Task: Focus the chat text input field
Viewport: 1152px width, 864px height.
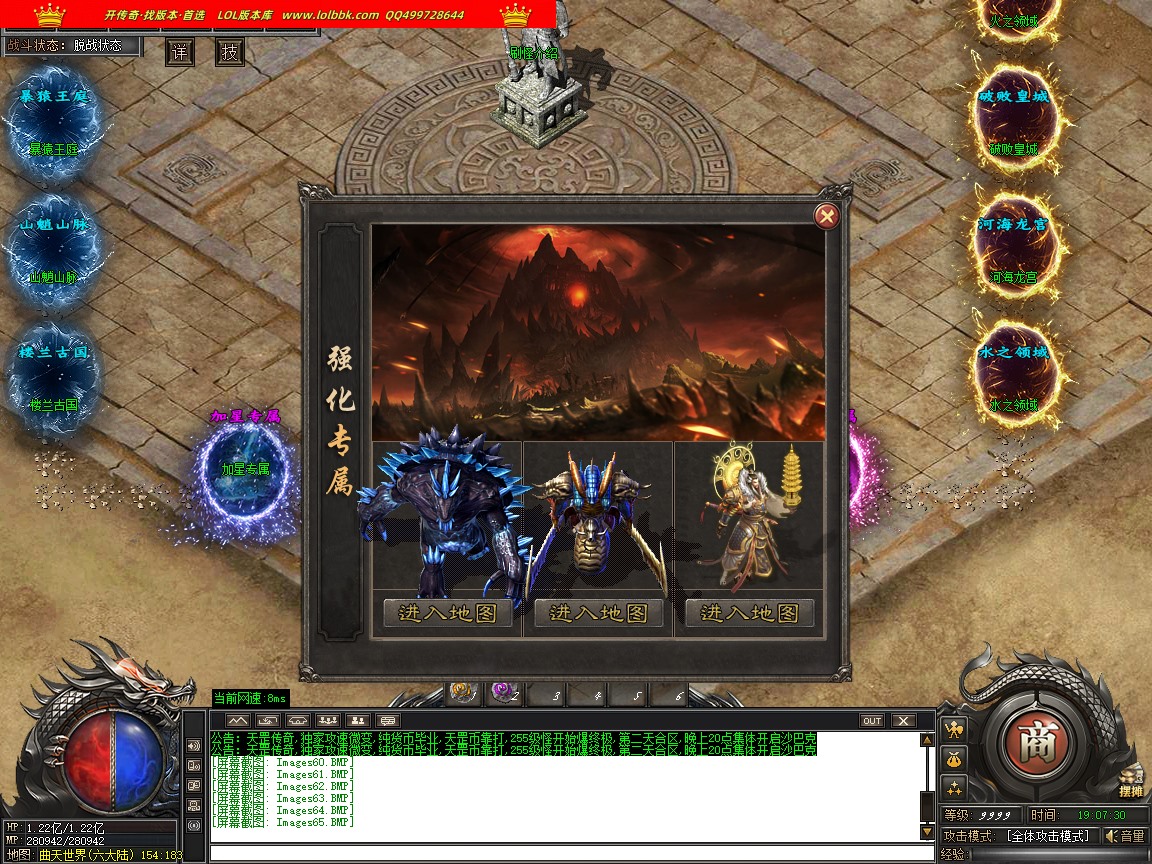Action: coord(570,853)
